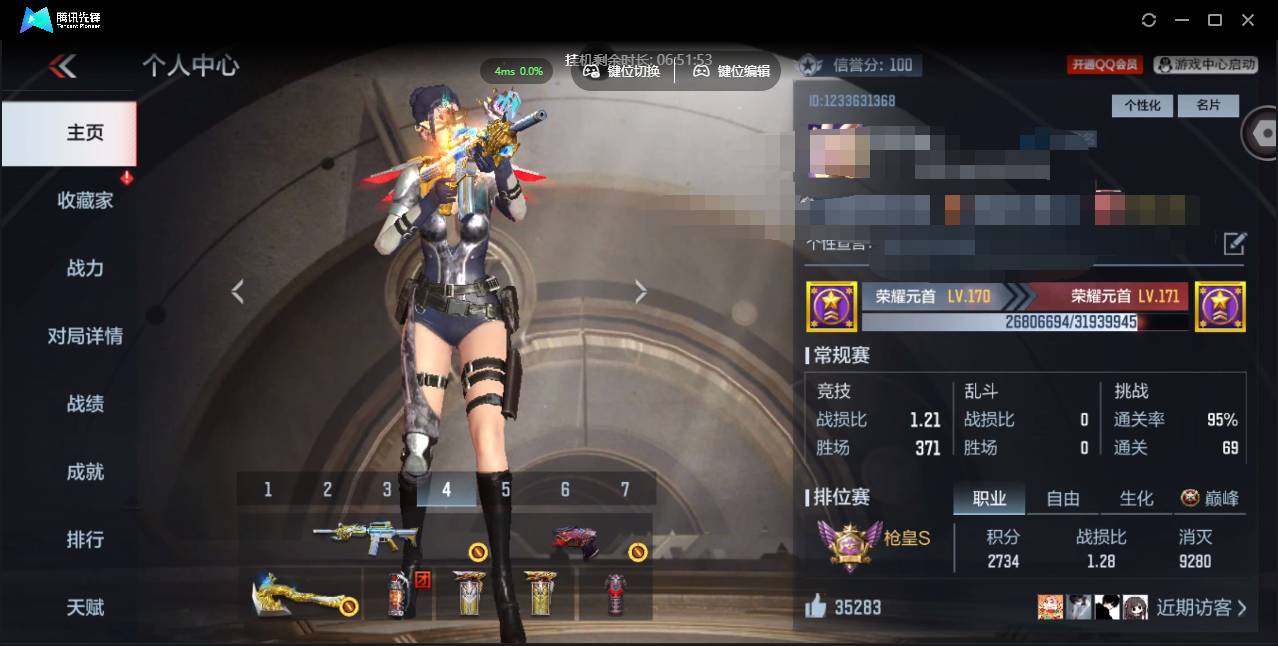Switch to loadout slot 5

(x=506, y=489)
